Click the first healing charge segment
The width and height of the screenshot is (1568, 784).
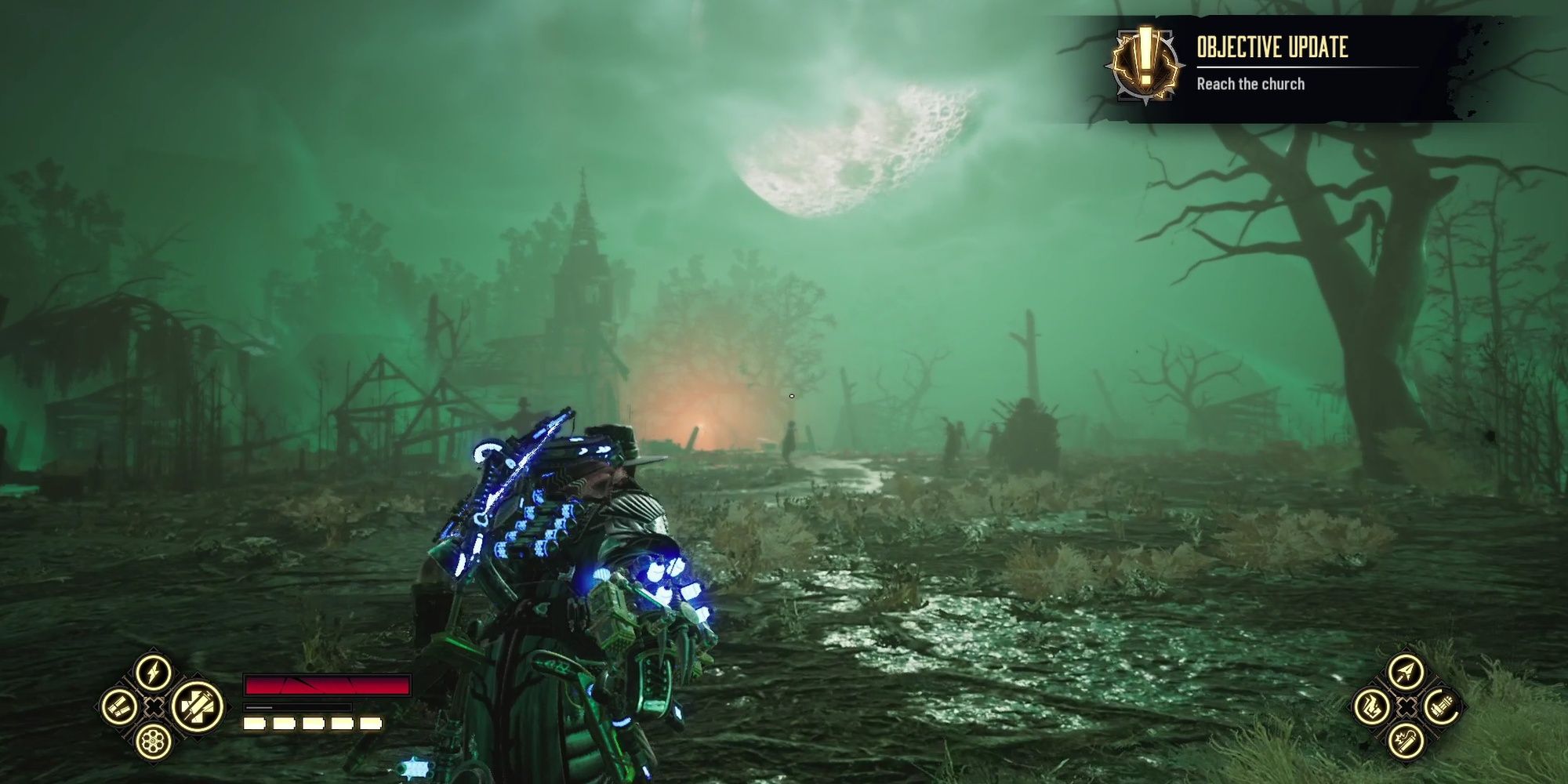click(253, 724)
